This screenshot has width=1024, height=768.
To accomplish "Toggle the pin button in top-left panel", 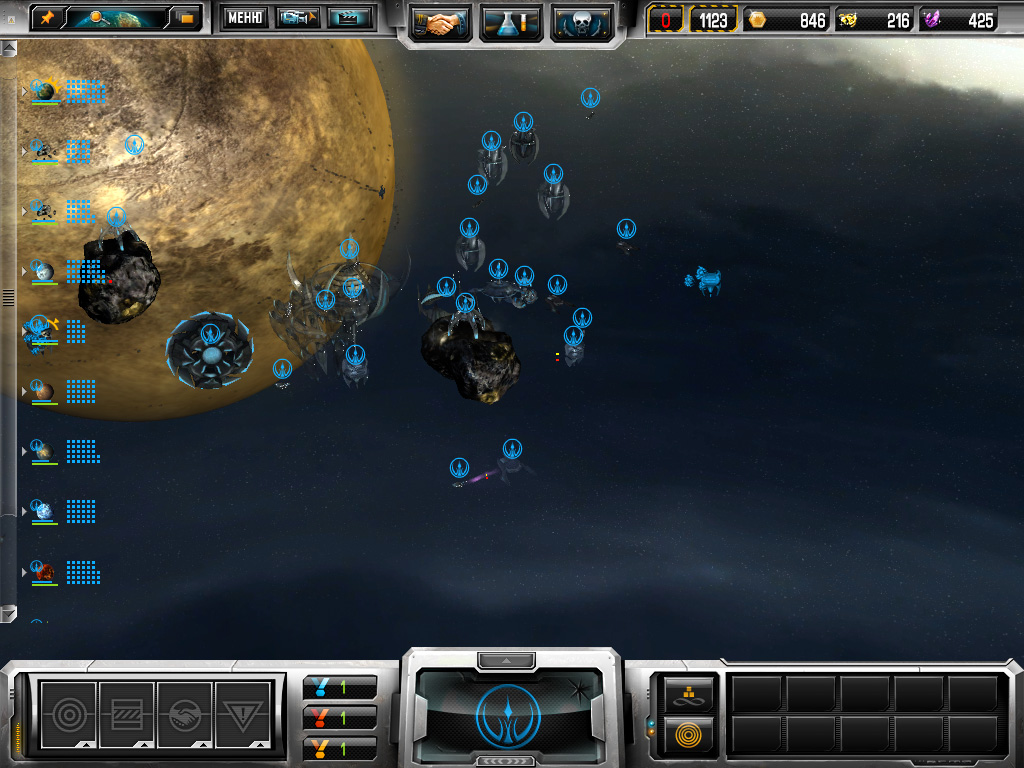I will click(47, 17).
